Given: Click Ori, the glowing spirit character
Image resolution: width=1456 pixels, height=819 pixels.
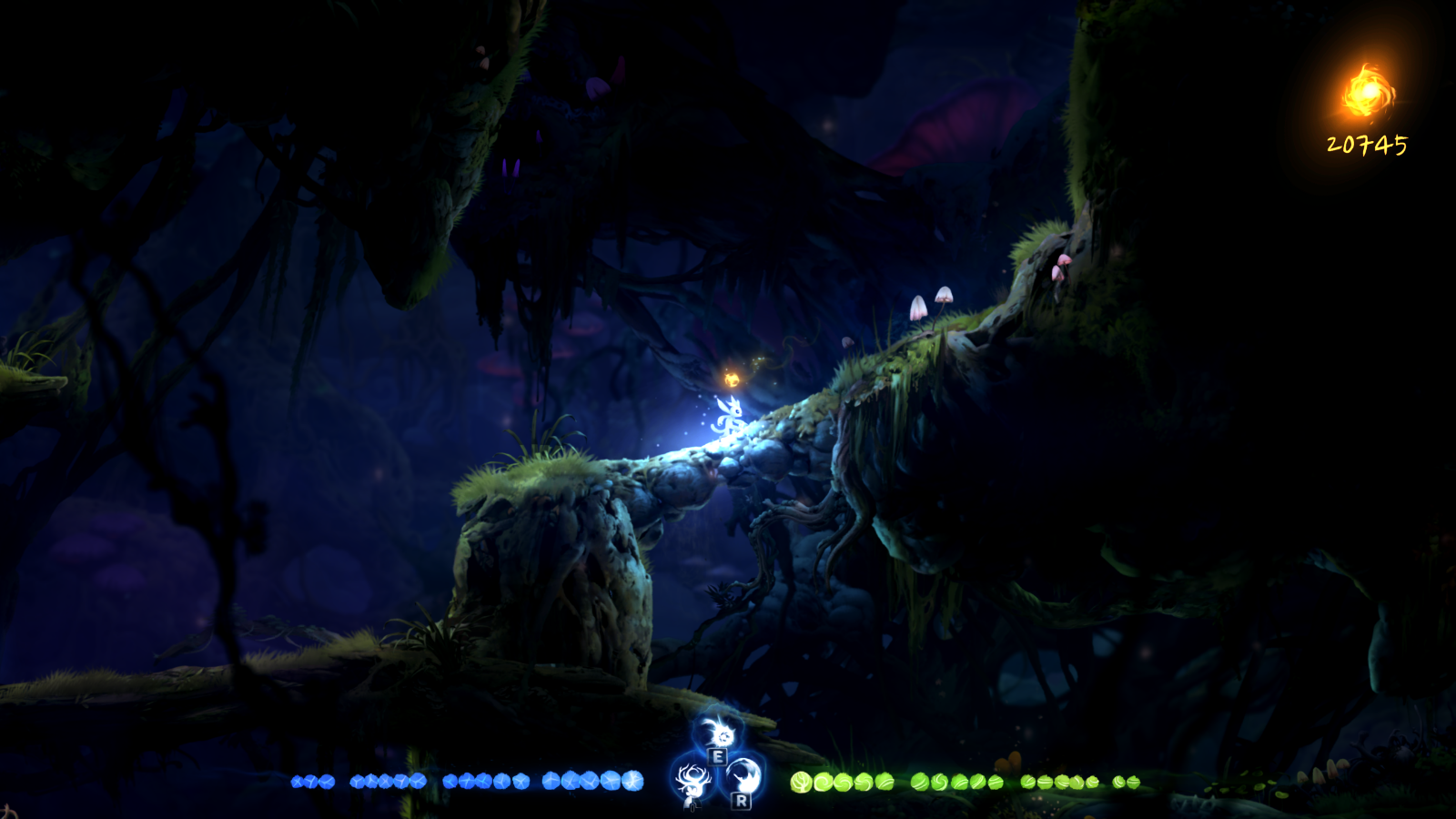Looking at the screenshot, I should (x=733, y=417).
